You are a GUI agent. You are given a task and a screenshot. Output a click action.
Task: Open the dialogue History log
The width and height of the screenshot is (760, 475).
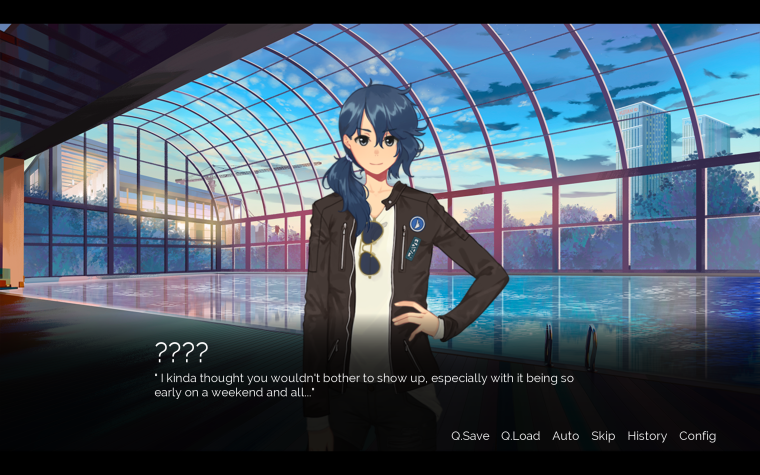coord(647,436)
